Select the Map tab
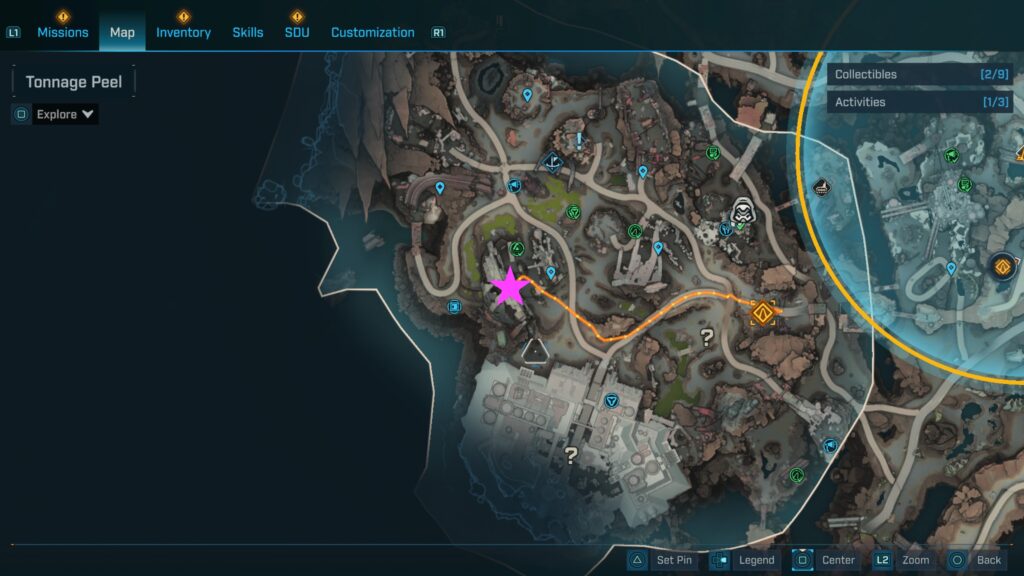1024x576 pixels. point(122,32)
